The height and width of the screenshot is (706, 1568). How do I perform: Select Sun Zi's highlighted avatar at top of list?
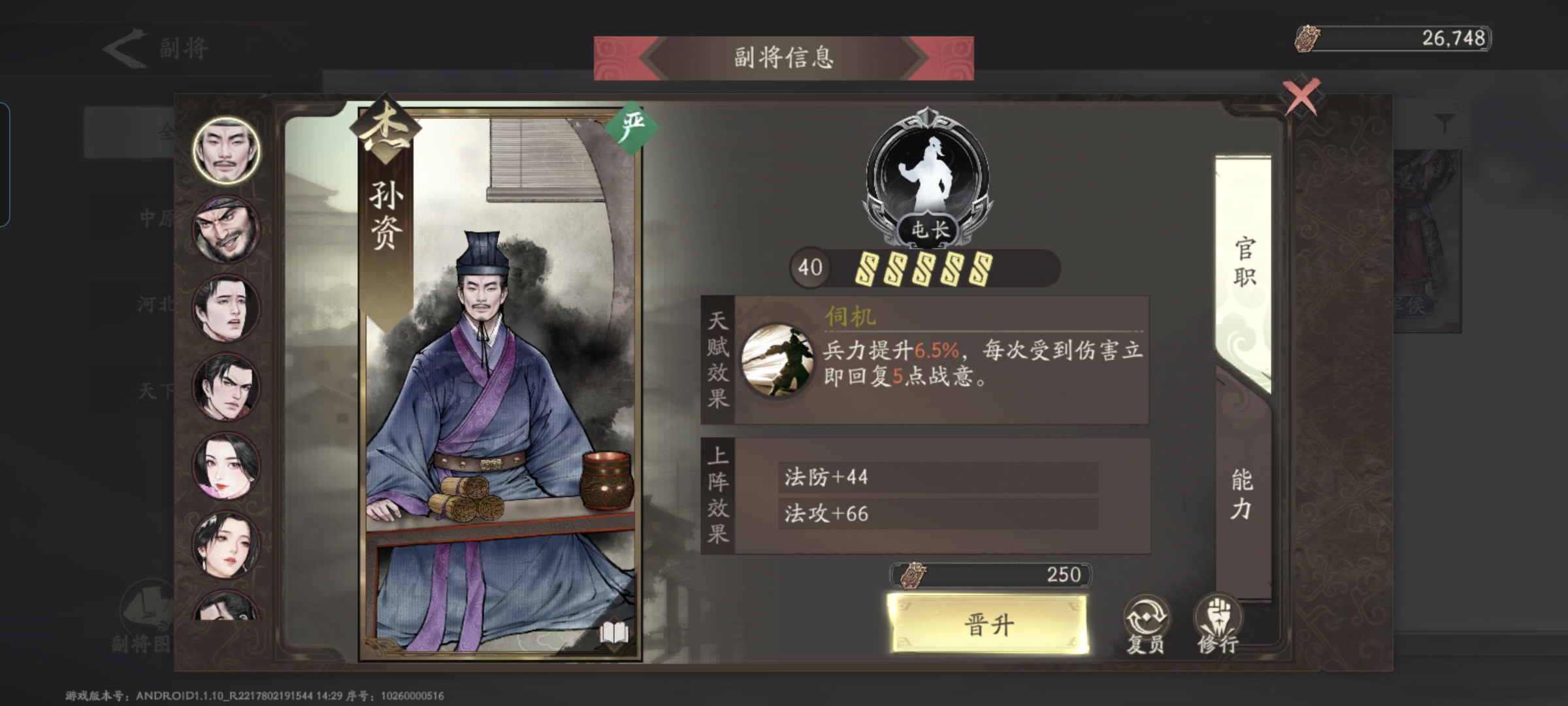(x=225, y=149)
